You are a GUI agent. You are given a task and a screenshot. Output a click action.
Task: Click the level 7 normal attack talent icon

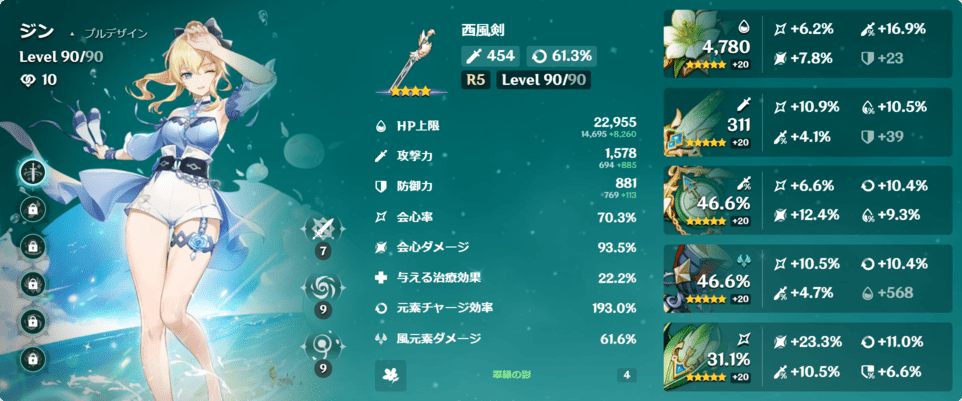click(x=324, y=230)
